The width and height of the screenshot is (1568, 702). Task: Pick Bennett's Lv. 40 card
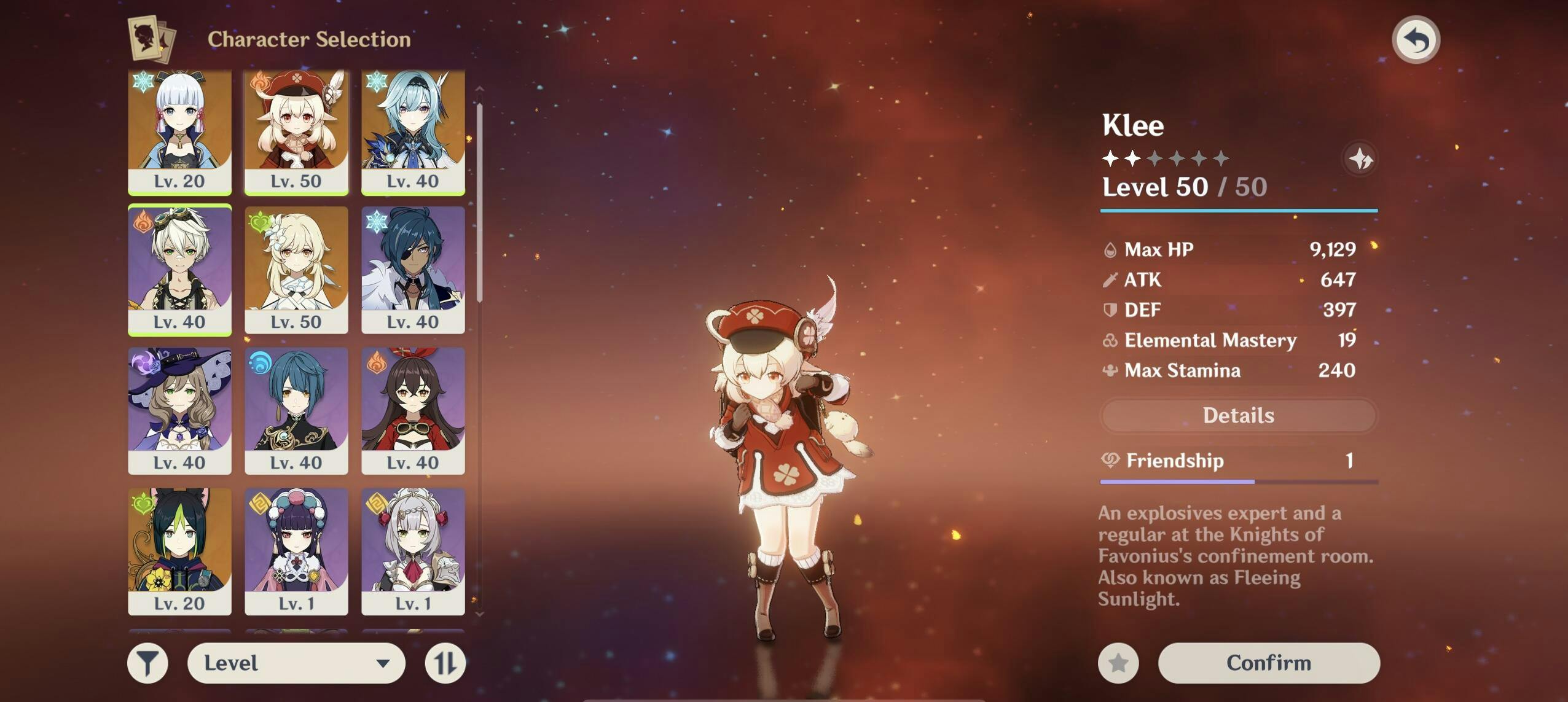coord(179,270)
